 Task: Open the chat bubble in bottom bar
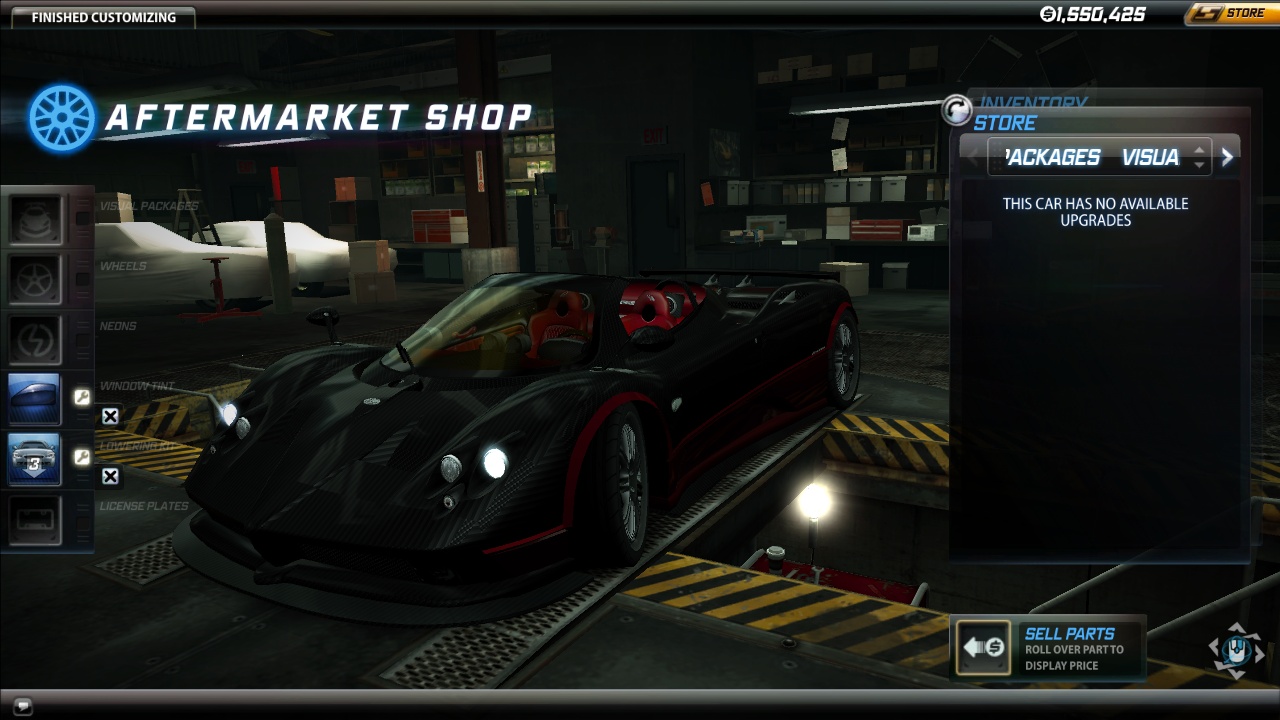(24, 705)
